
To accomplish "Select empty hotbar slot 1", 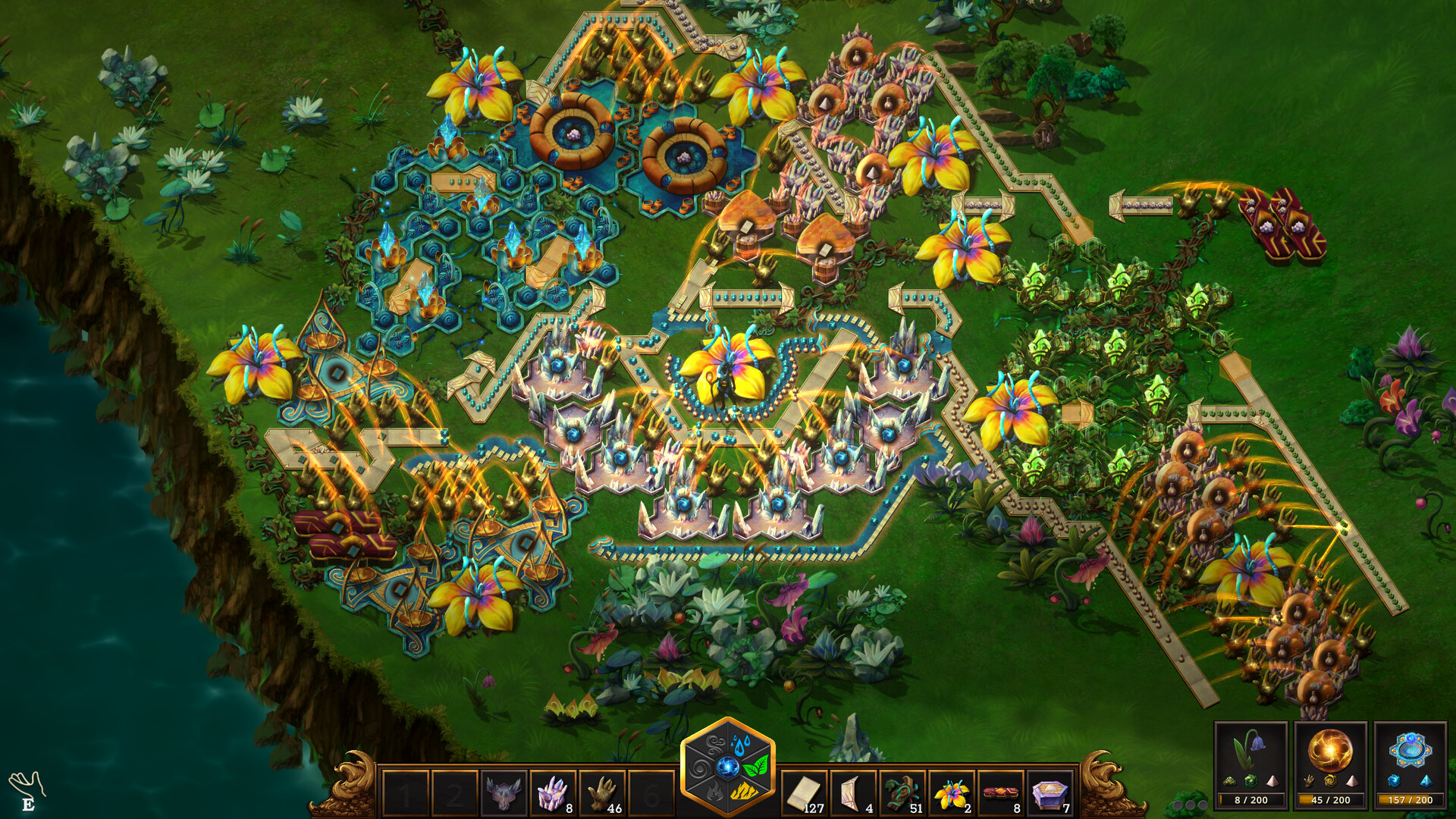I will click(x=406, y=792).
